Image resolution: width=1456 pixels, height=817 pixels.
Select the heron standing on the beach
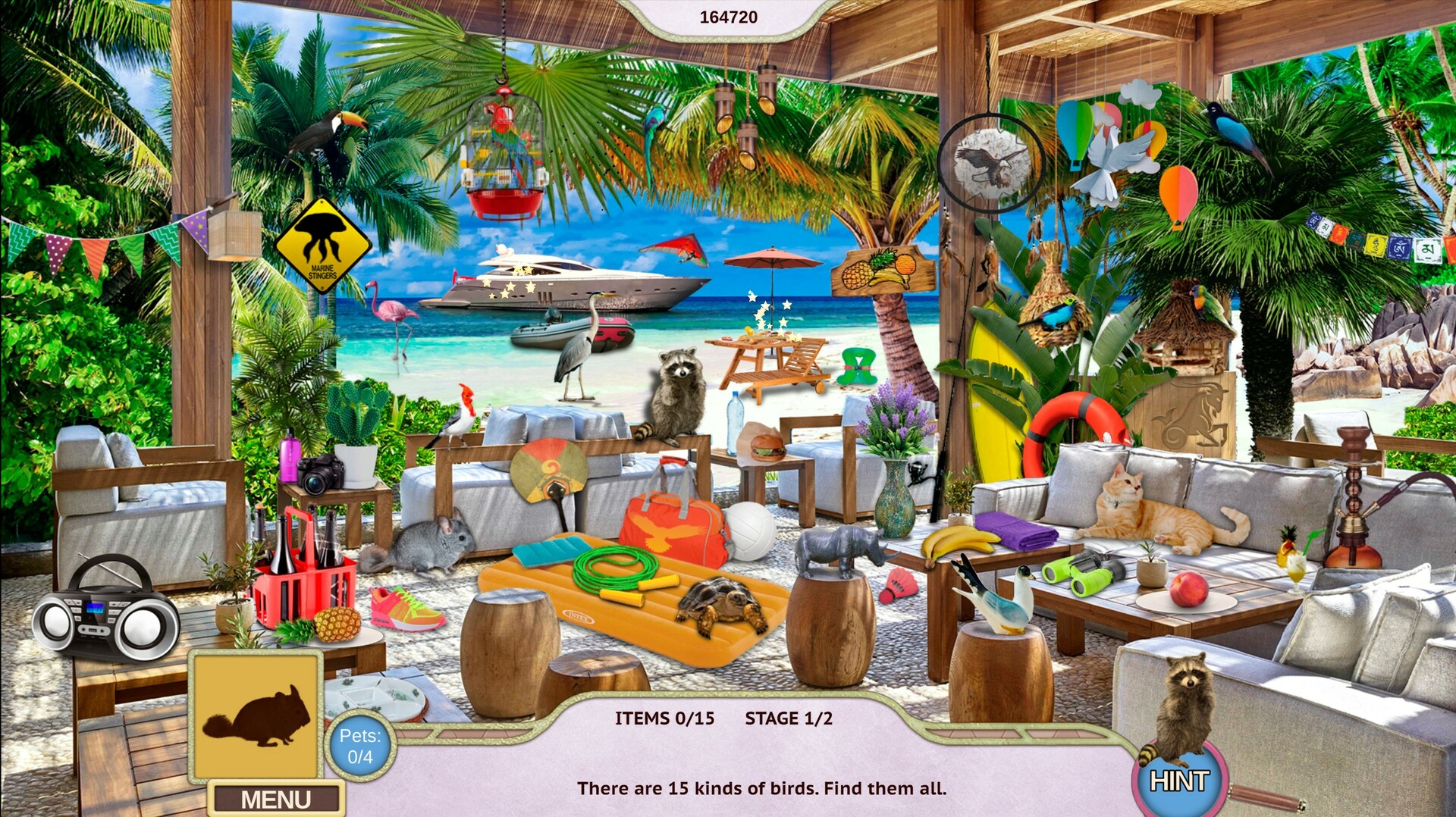coord(574,349)
